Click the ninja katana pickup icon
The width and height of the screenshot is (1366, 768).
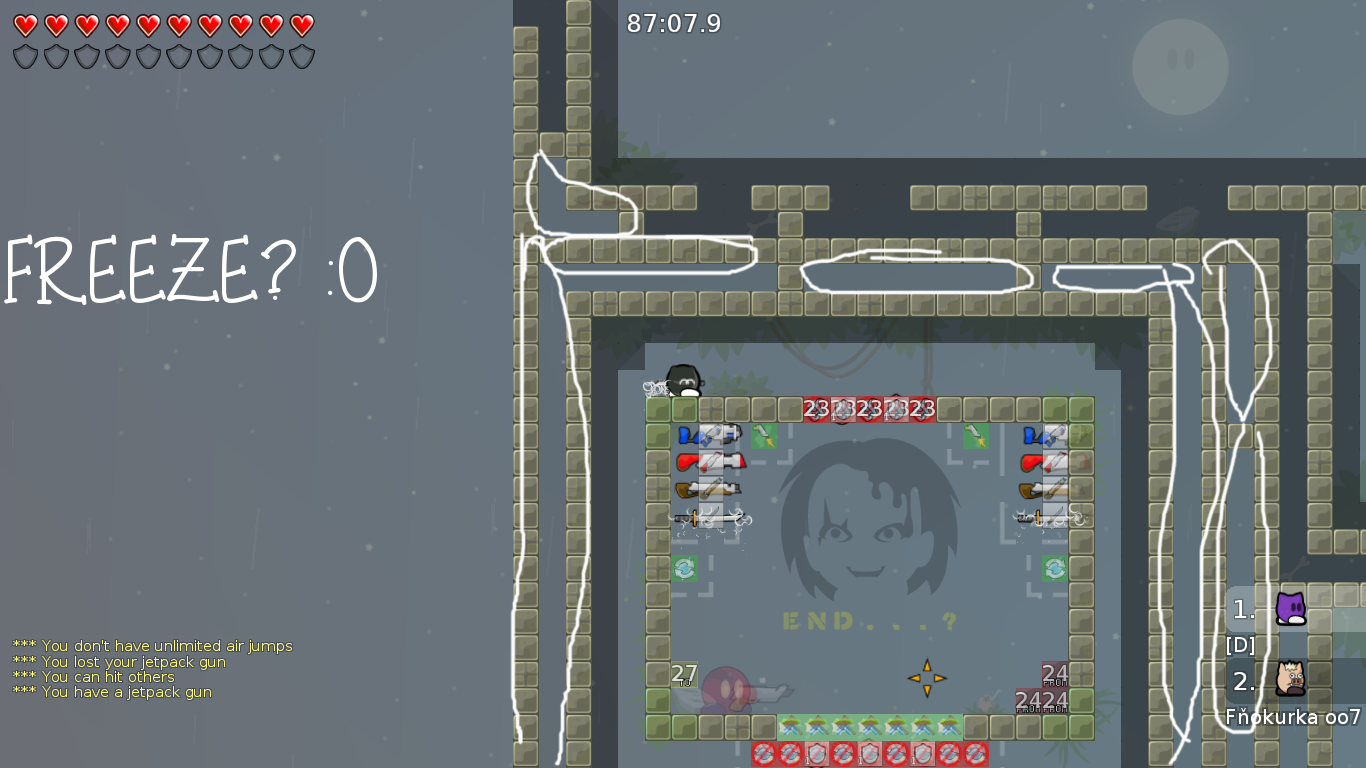(710, 517)
